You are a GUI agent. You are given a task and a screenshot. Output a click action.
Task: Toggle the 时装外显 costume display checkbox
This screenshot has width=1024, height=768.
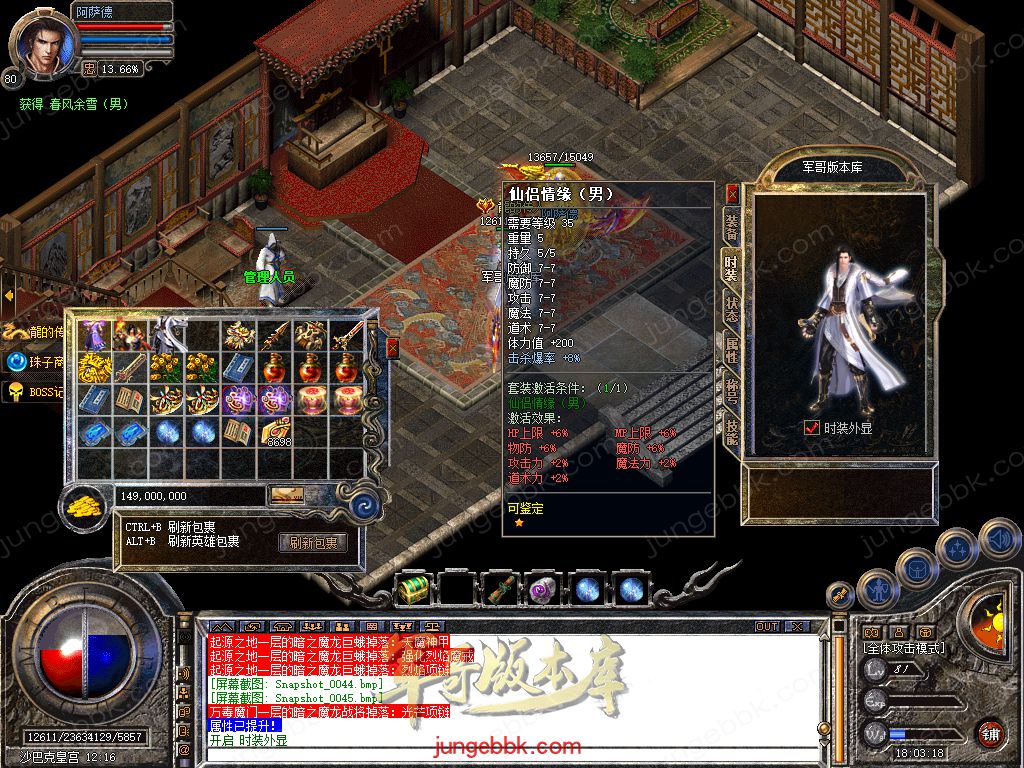[x=812, y=428]
